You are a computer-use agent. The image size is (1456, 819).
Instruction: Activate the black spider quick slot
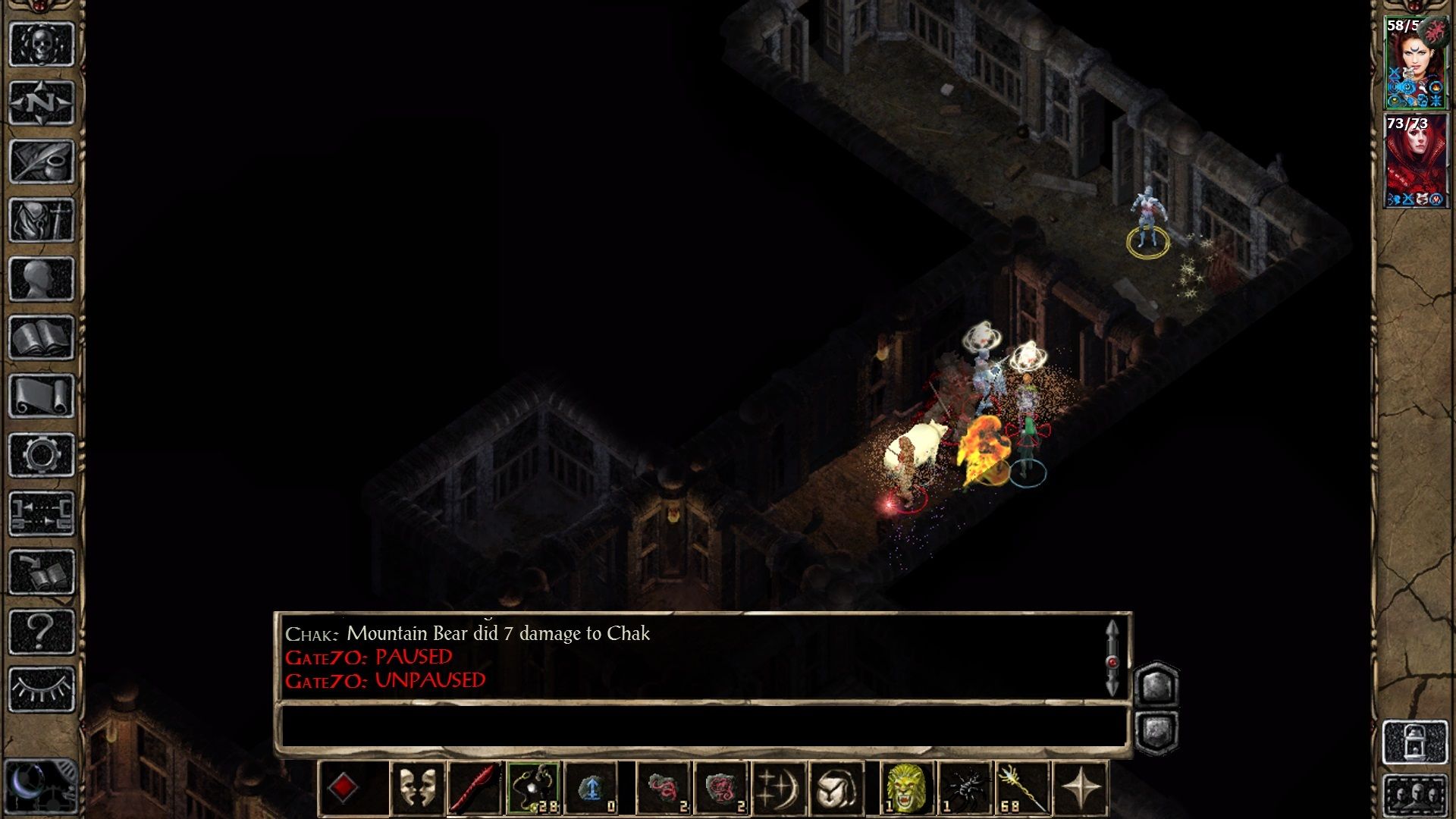pos(965,788)
